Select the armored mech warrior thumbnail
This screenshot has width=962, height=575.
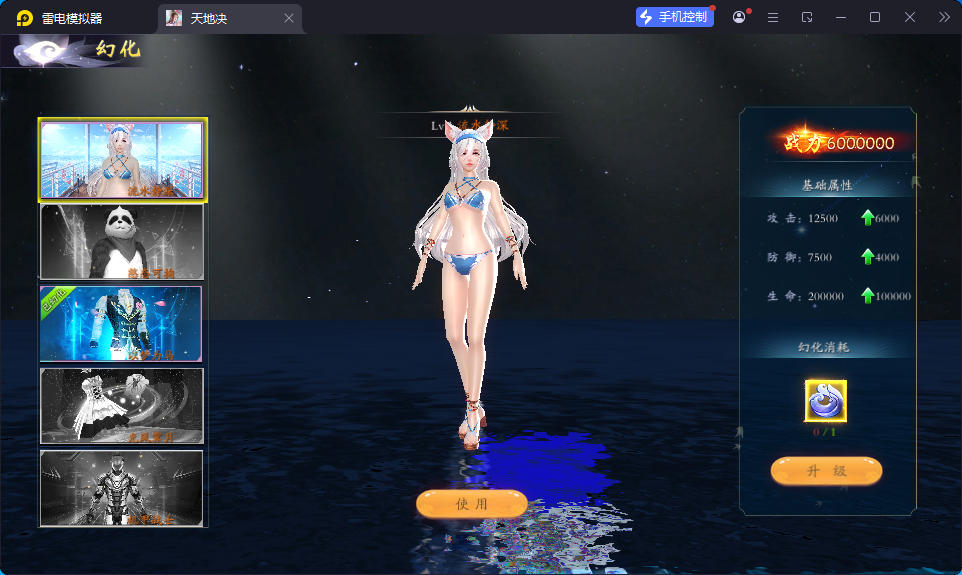pyautogui.click(x=122, y=488)
